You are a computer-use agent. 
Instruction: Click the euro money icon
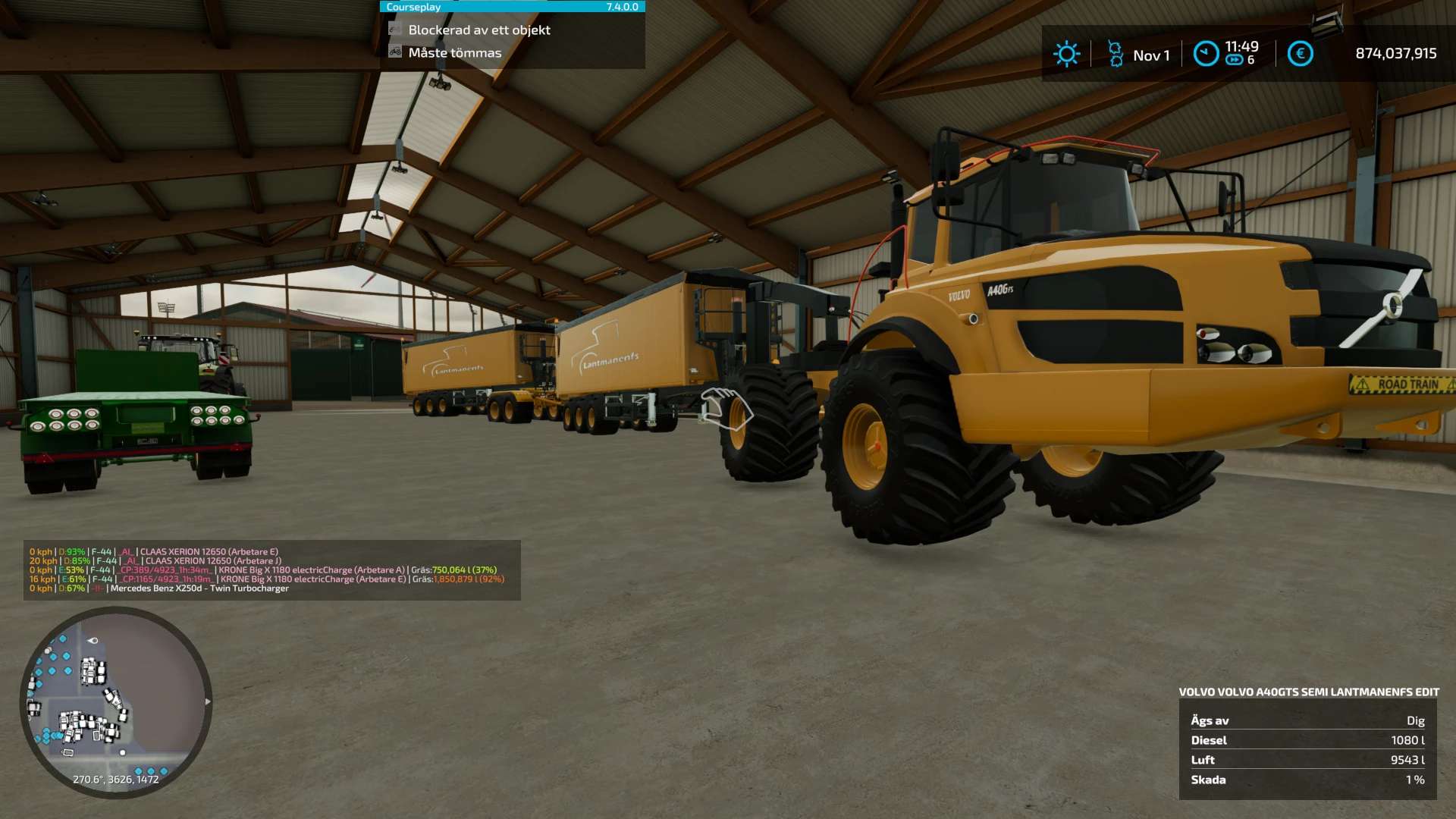(x=1300, y=54)
